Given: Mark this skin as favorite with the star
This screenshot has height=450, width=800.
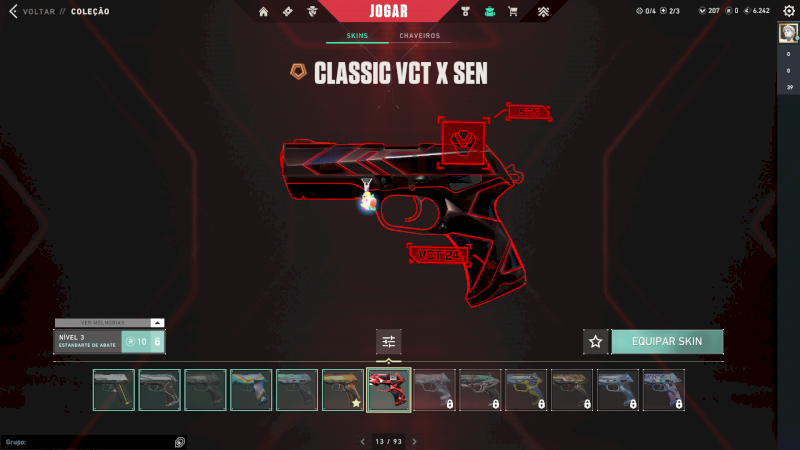Looking at the screenshot, I should point(596,341).
